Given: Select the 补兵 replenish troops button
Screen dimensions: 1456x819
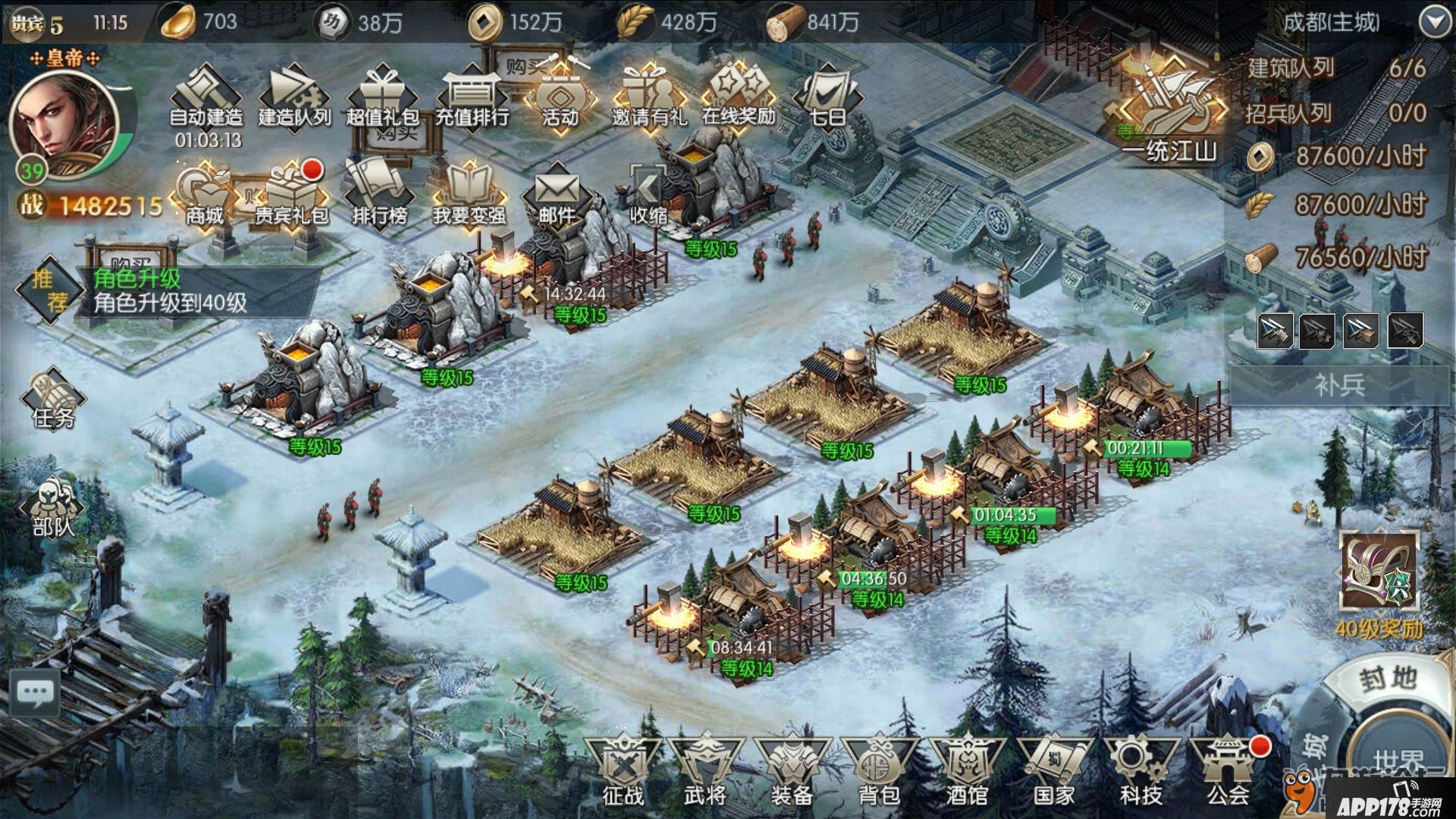Looking at the screenshot, I should tap(1339, 384).
